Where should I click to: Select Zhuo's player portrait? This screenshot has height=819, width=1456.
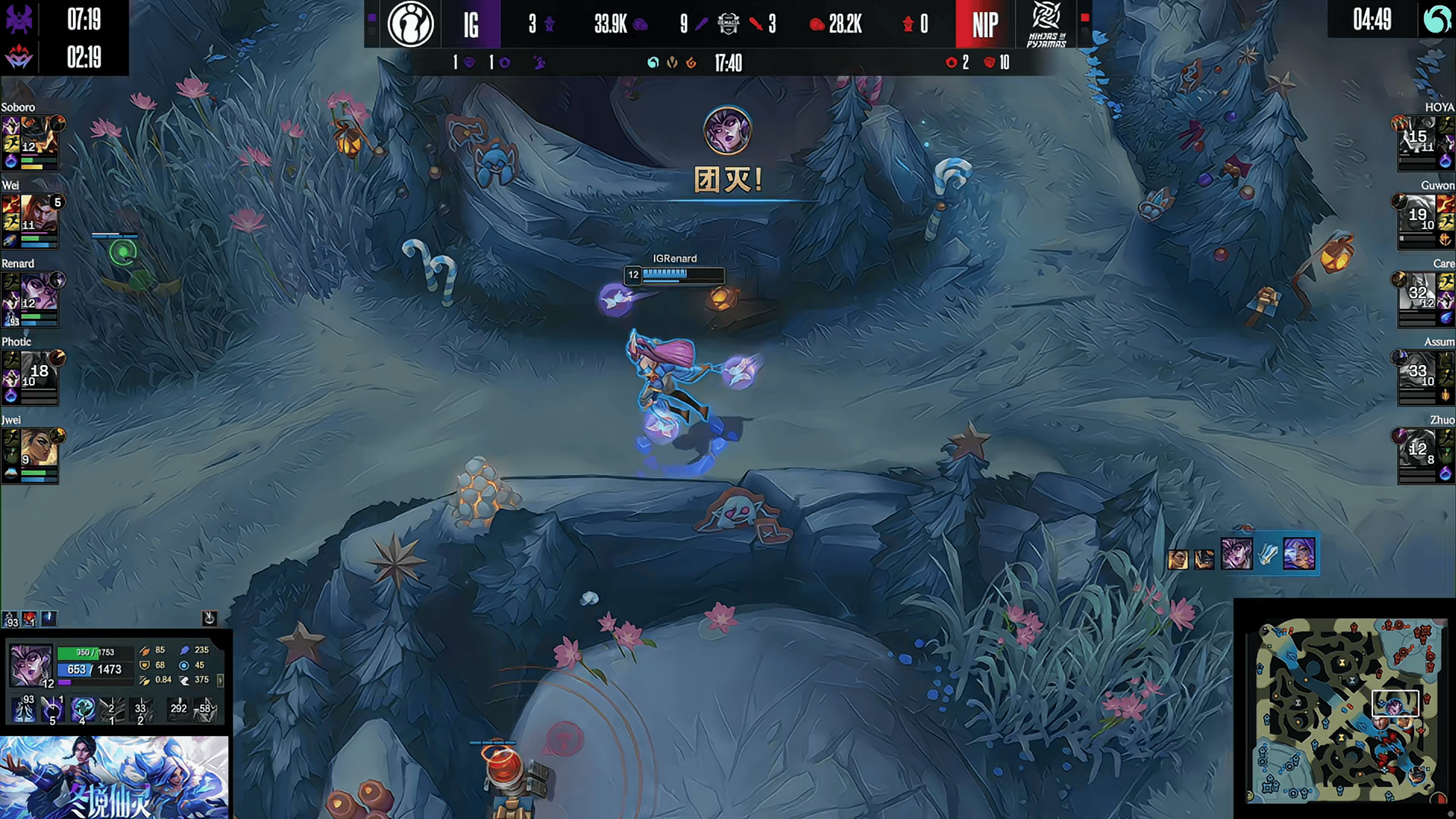click(x=1417, y=448)
